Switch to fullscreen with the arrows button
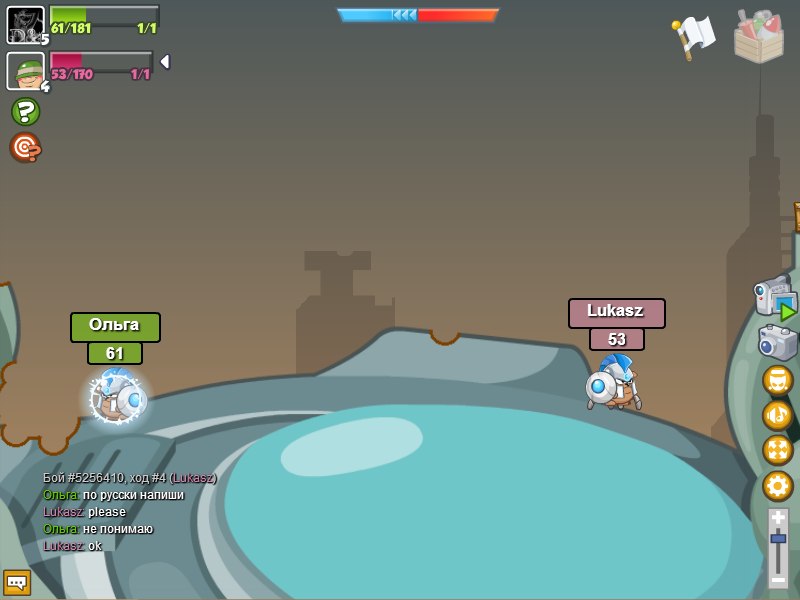 pos(777,450)
